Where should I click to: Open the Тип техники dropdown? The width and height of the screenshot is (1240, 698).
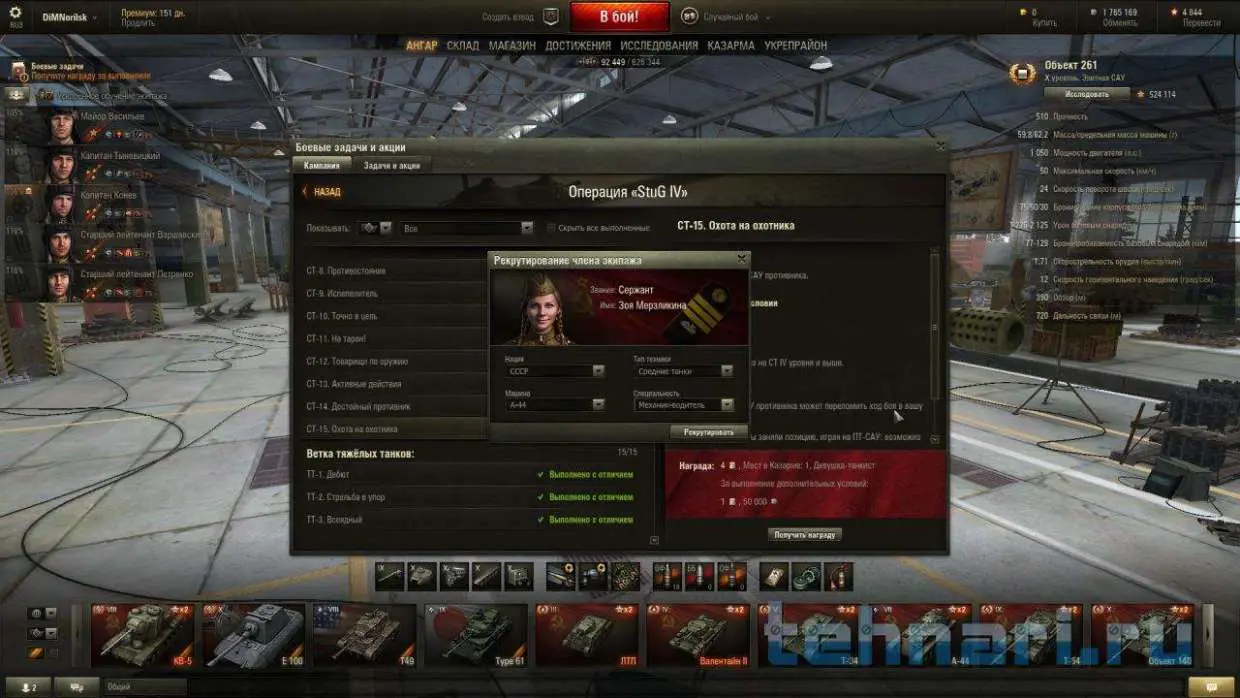coord(683,371)
